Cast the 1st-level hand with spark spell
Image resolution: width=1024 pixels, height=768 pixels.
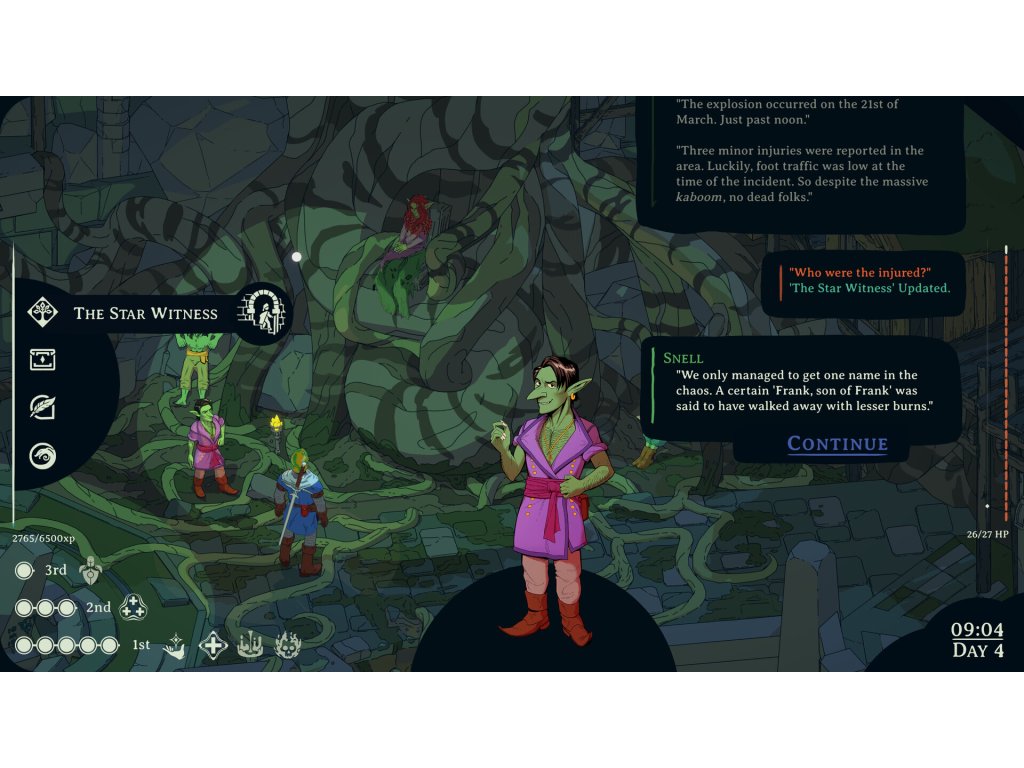tap(175, 646)
